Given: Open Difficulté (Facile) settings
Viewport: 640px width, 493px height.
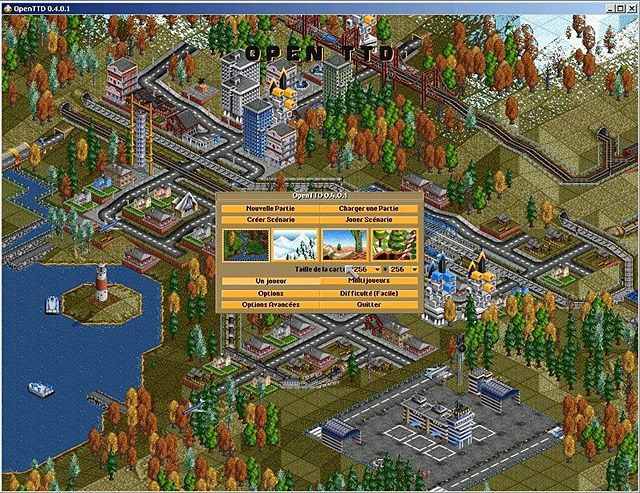Looking at the screenshot, I should 370,293.
